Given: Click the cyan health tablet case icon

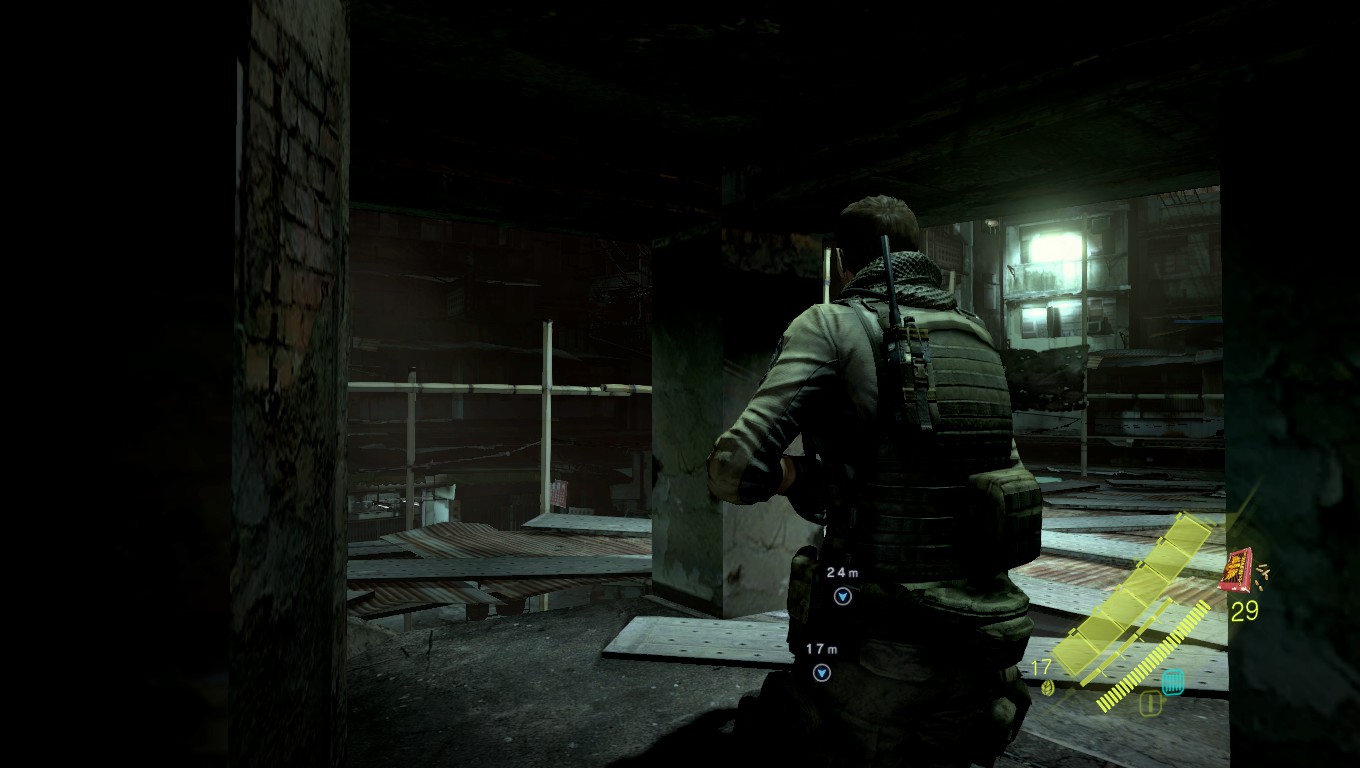Looking at the screenshot, I should (x=1173, y=682).
